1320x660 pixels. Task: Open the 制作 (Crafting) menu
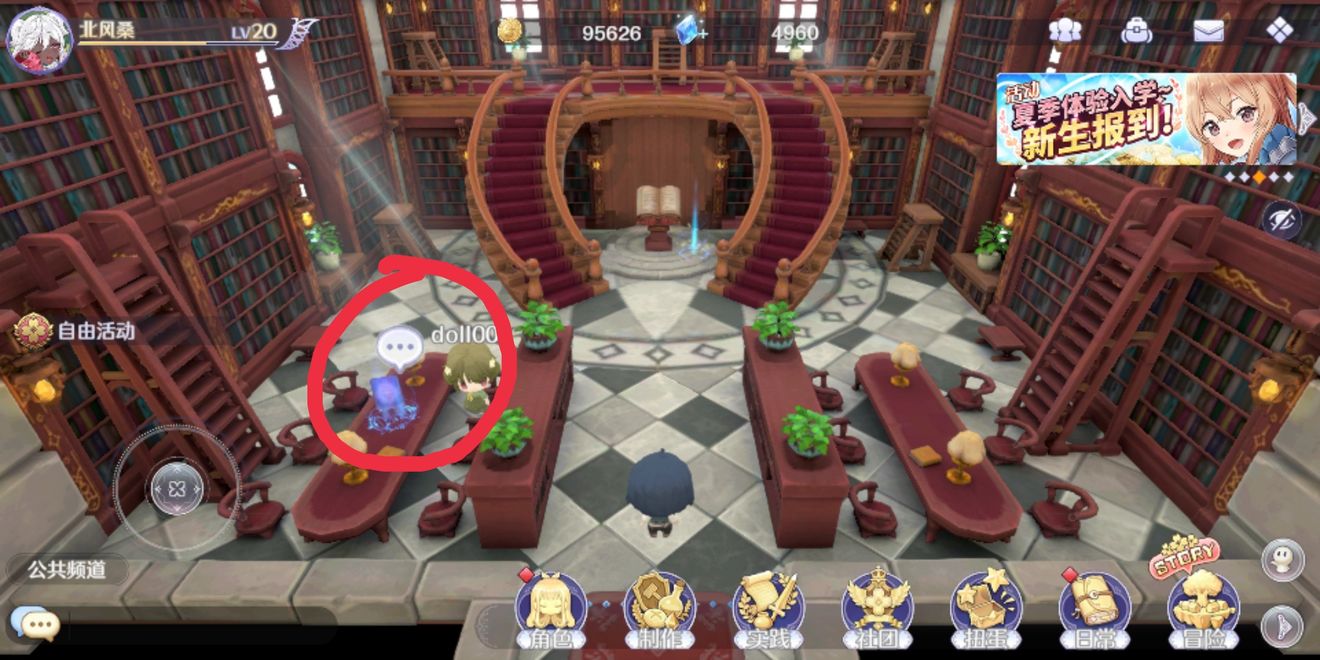click(x=659, y=606)
